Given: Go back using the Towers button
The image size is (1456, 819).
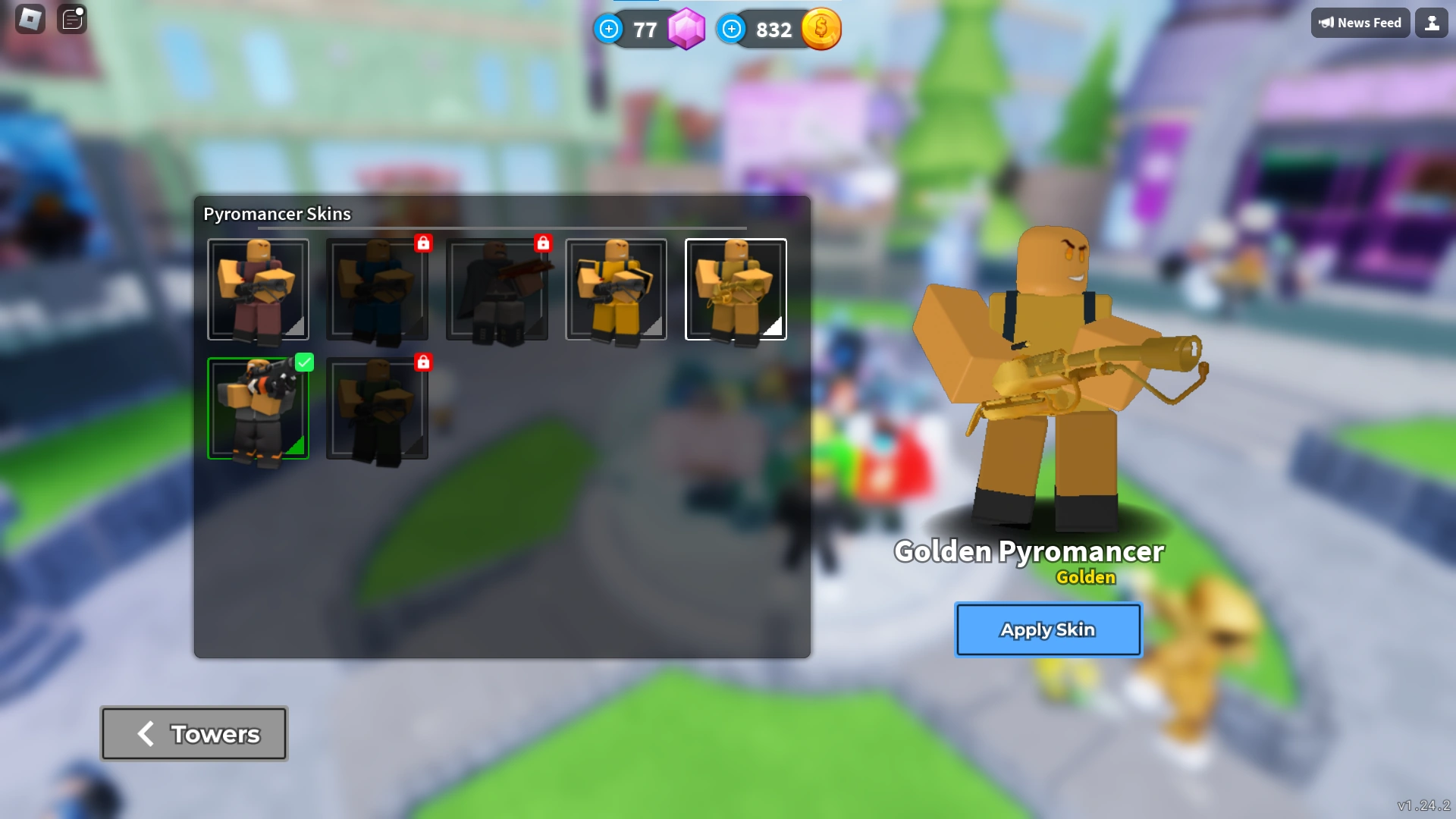Looking at the screenshot, I should (193, 733).
